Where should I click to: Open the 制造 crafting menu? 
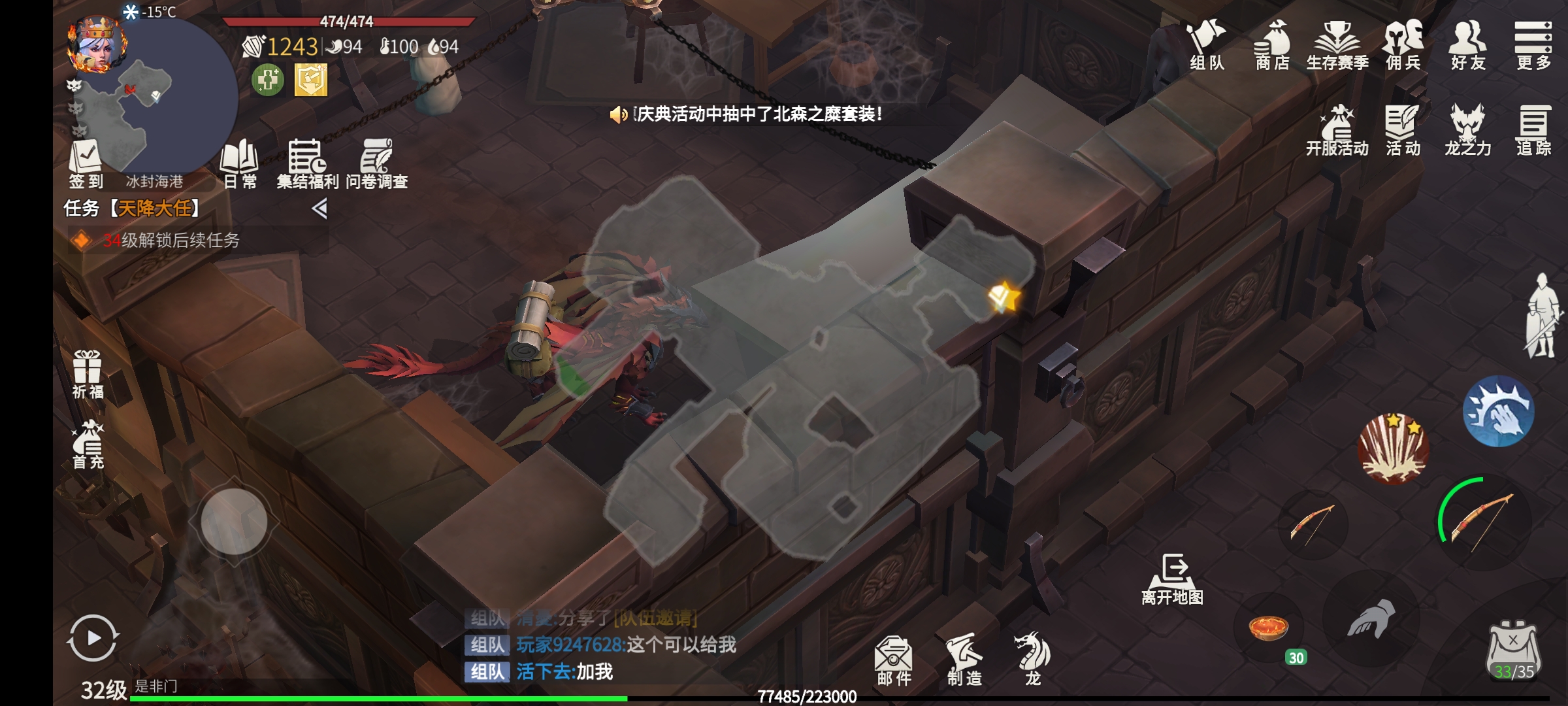(x=964, y=660)
